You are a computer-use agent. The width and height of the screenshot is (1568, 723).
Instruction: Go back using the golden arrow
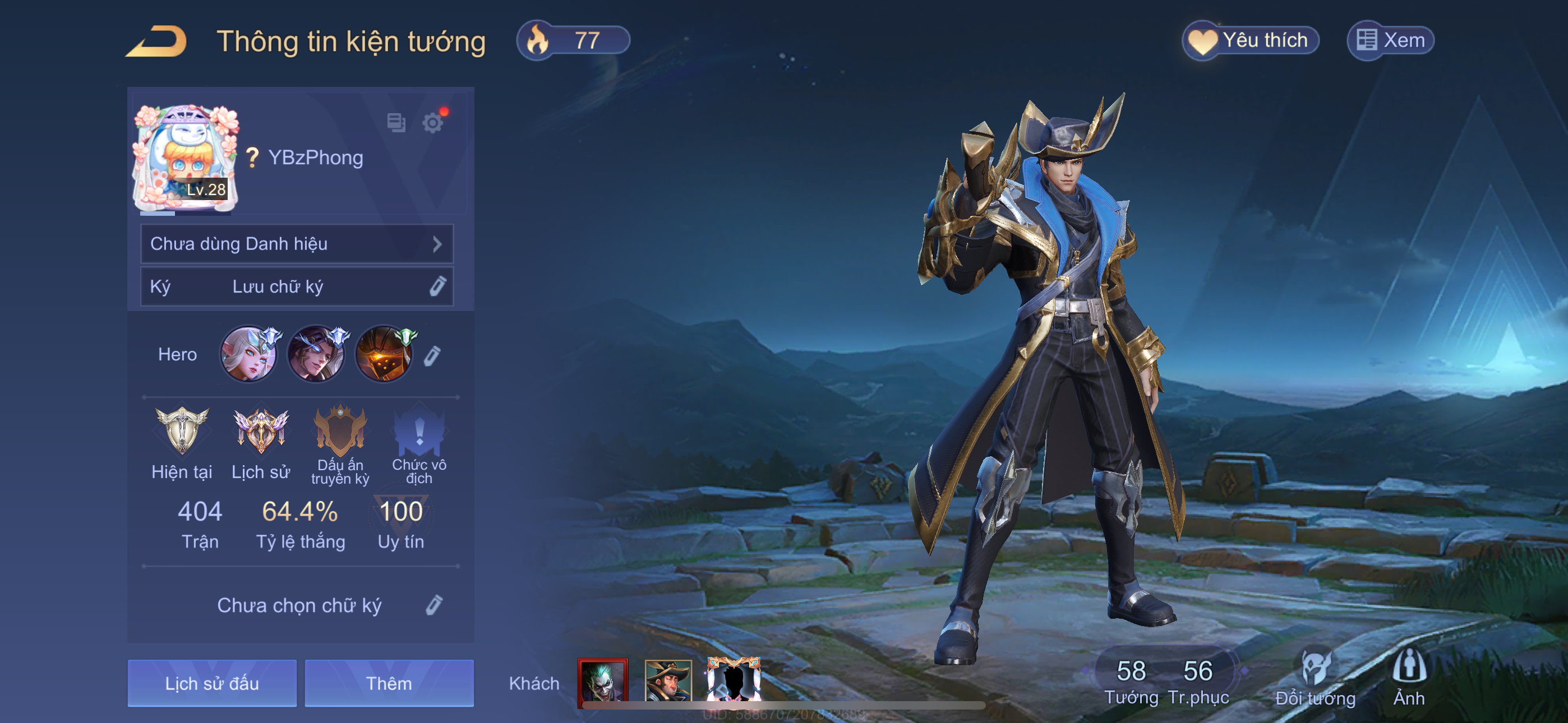coord(157,41)
